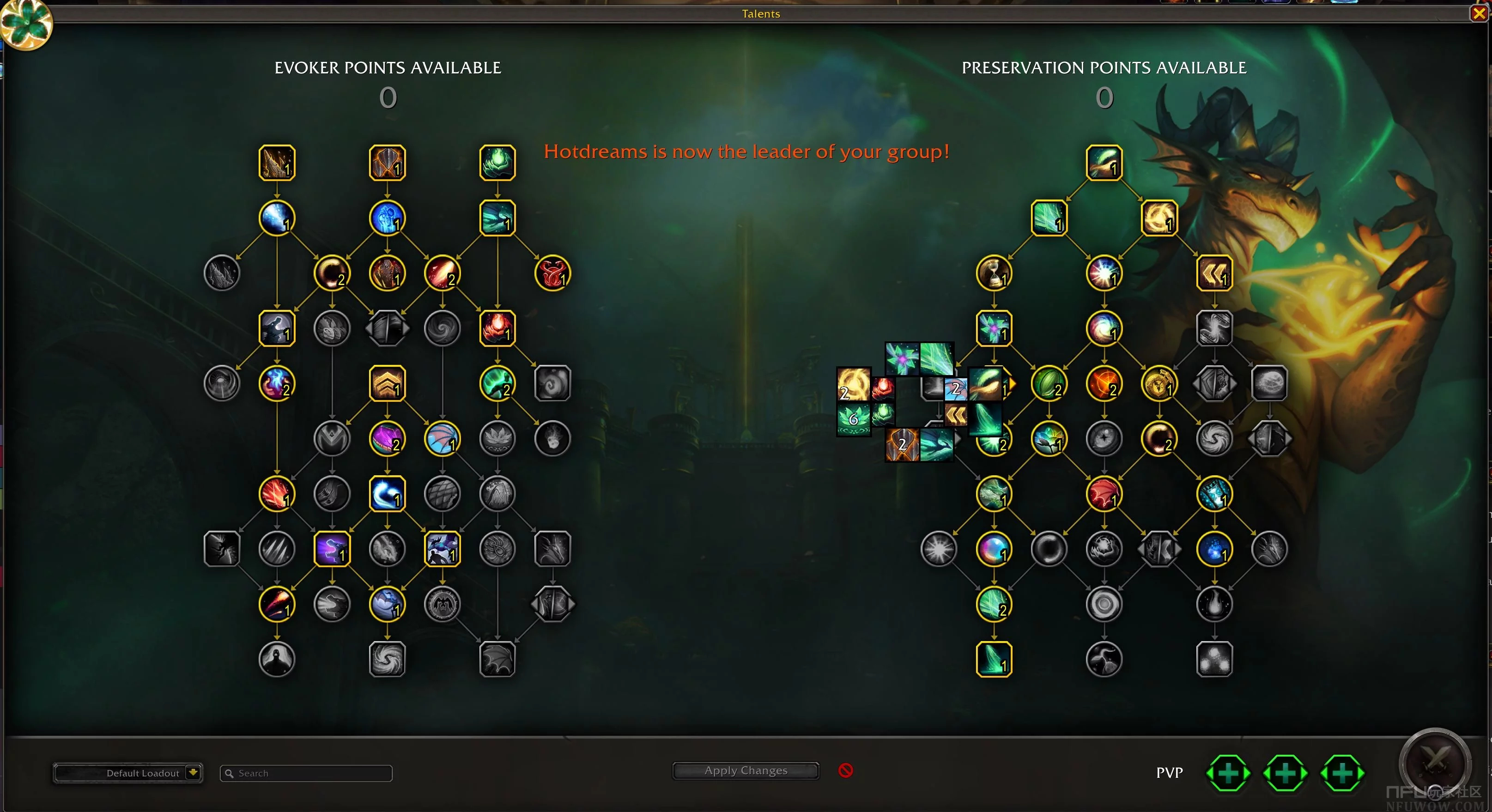The height and width of the screenshot is (812, 1492).
Task: Select the rainbow bubble orb talent
Action: pyautogui.click(x=994, y=548)
